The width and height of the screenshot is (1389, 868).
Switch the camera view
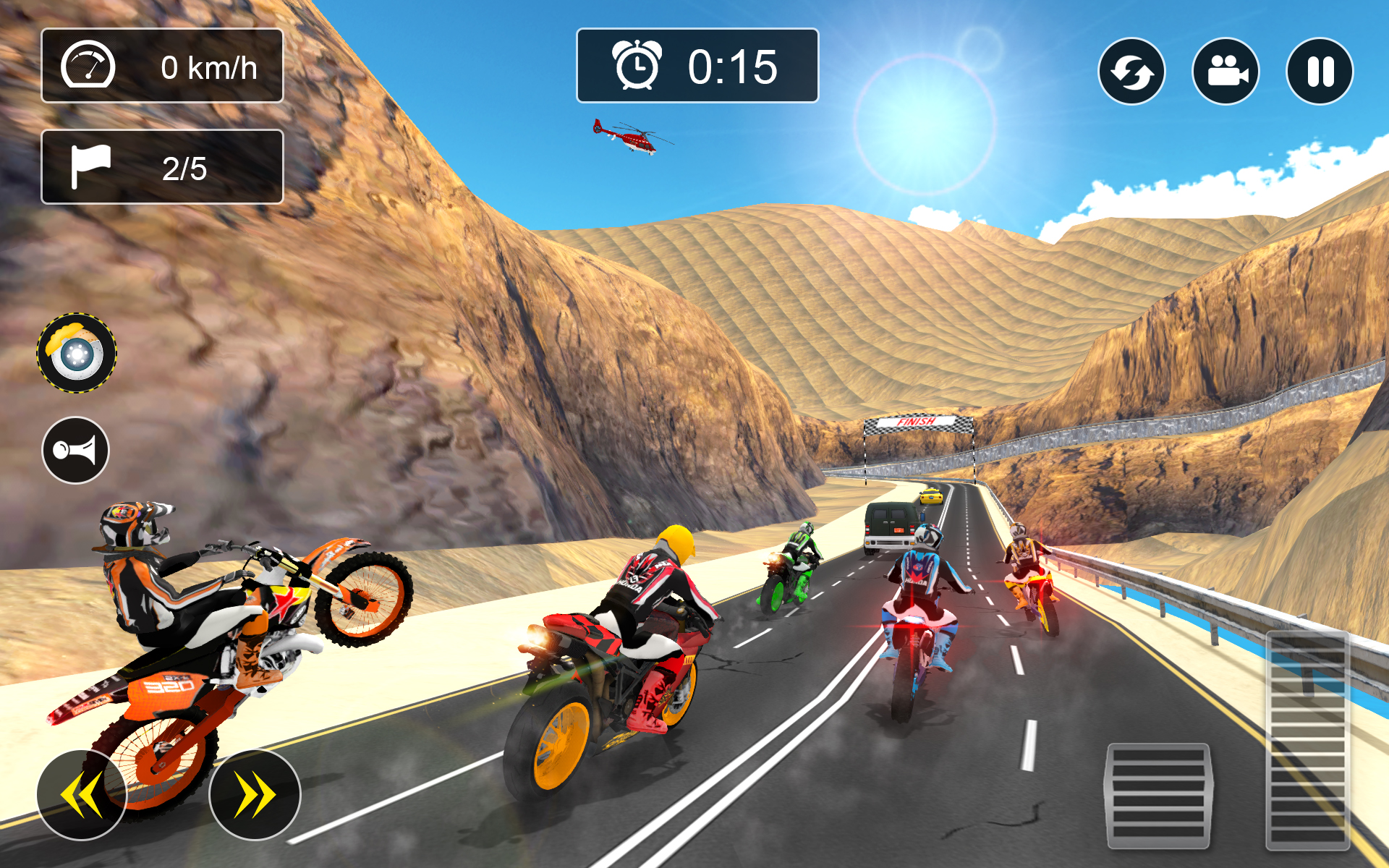(x=1226, y=72)
